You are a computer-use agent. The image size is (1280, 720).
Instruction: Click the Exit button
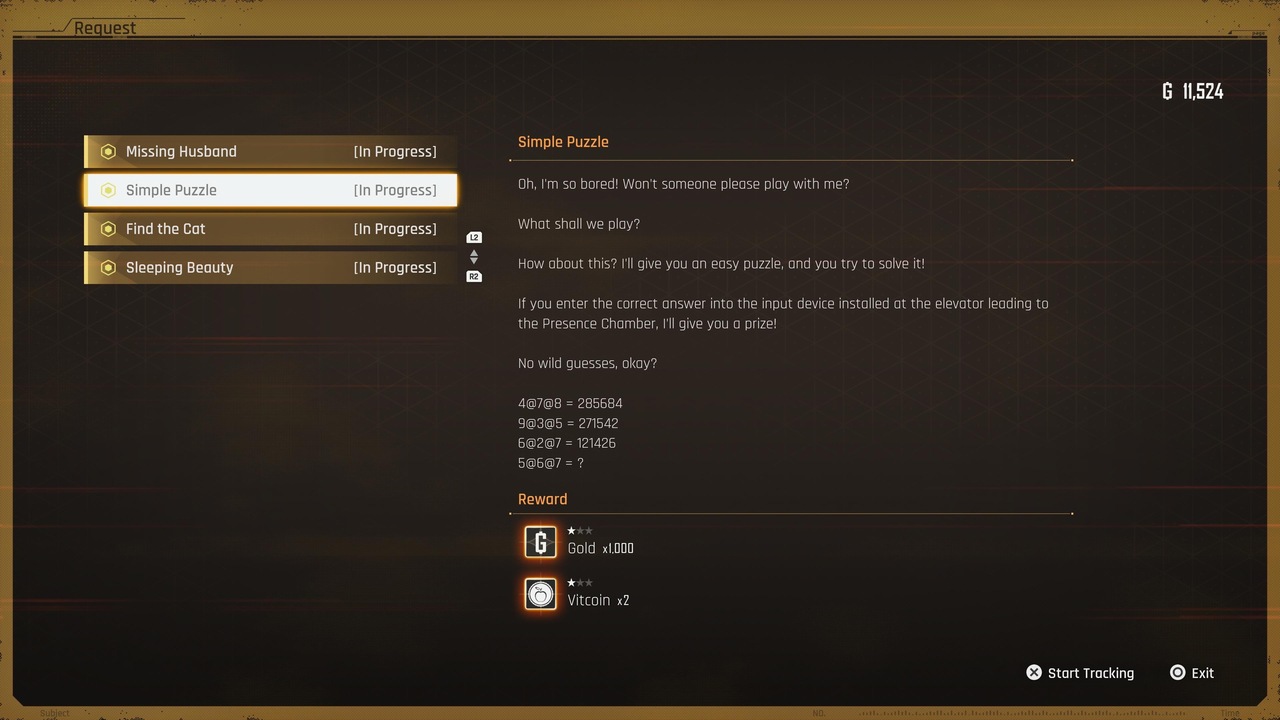coord(1203,672)
